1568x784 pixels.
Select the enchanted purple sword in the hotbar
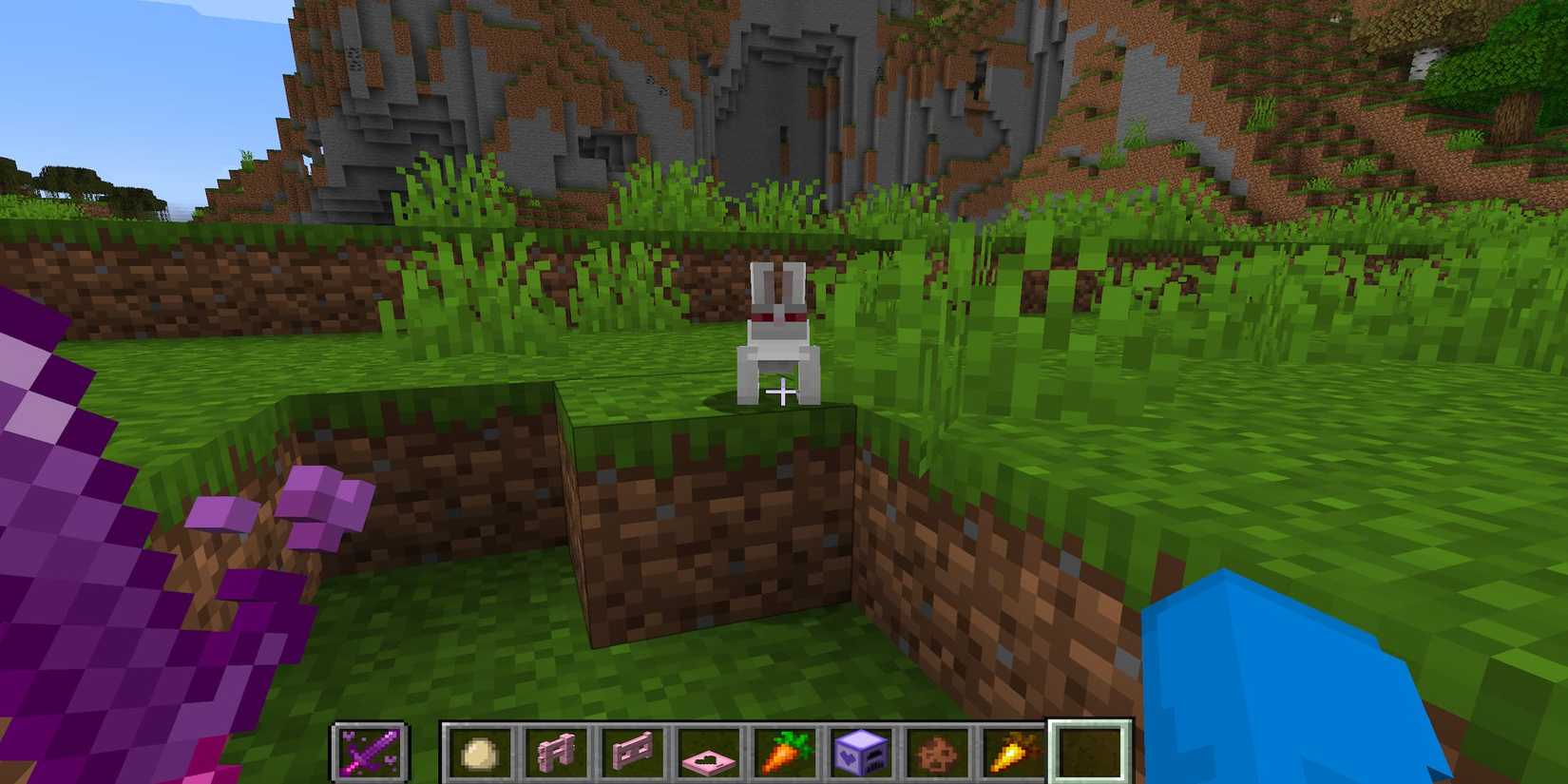pyautogui.click(x=370, y=749)
